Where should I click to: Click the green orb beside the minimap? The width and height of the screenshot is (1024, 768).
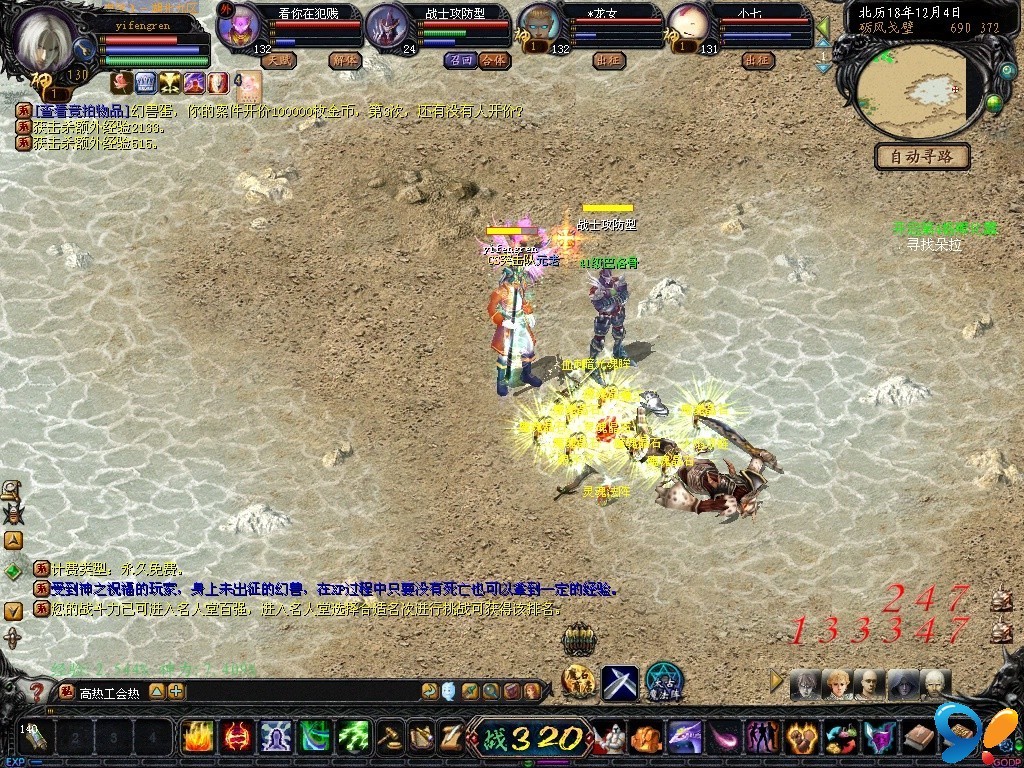pyautogui.click(x=994, y=101)
